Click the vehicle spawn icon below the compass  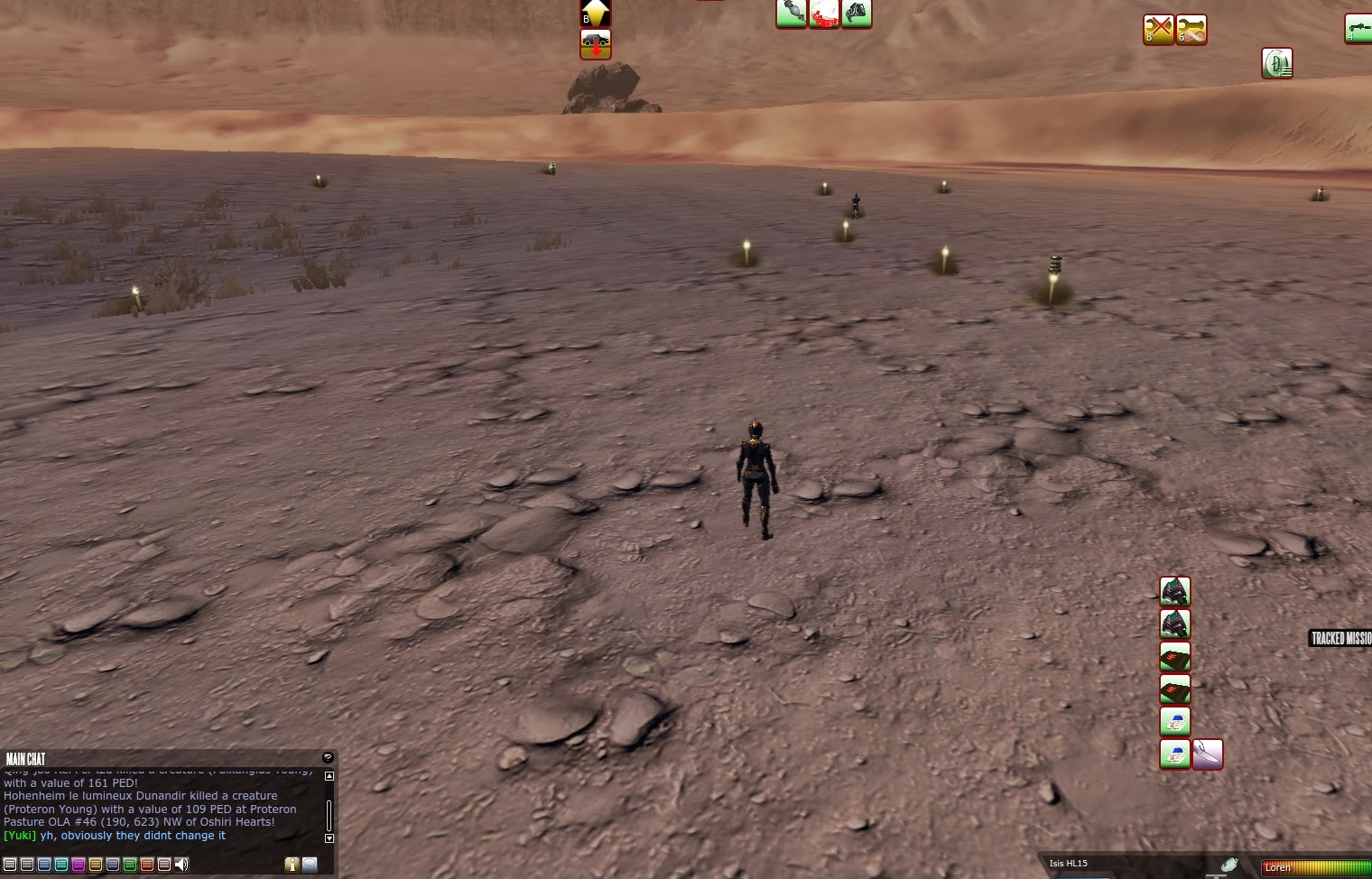click(x=596, y=43)
